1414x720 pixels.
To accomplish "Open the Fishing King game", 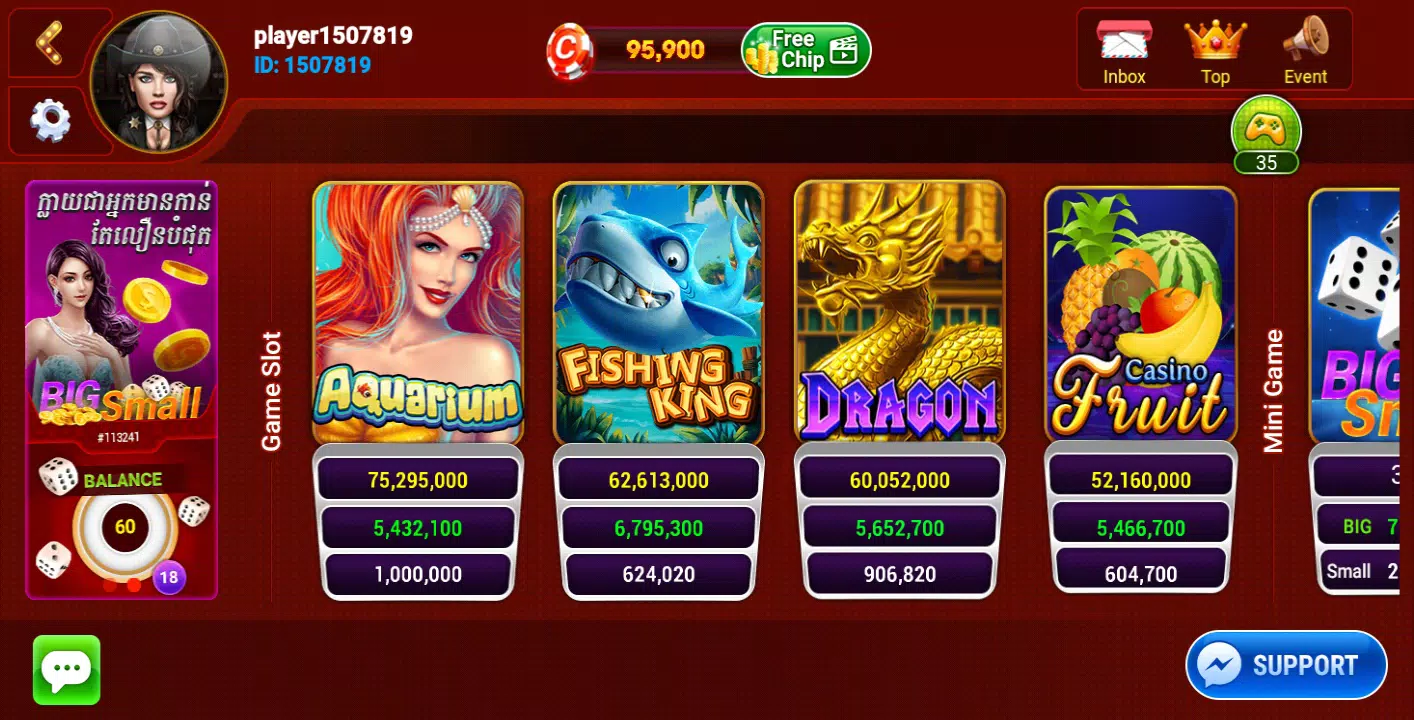I will point(659,314).
